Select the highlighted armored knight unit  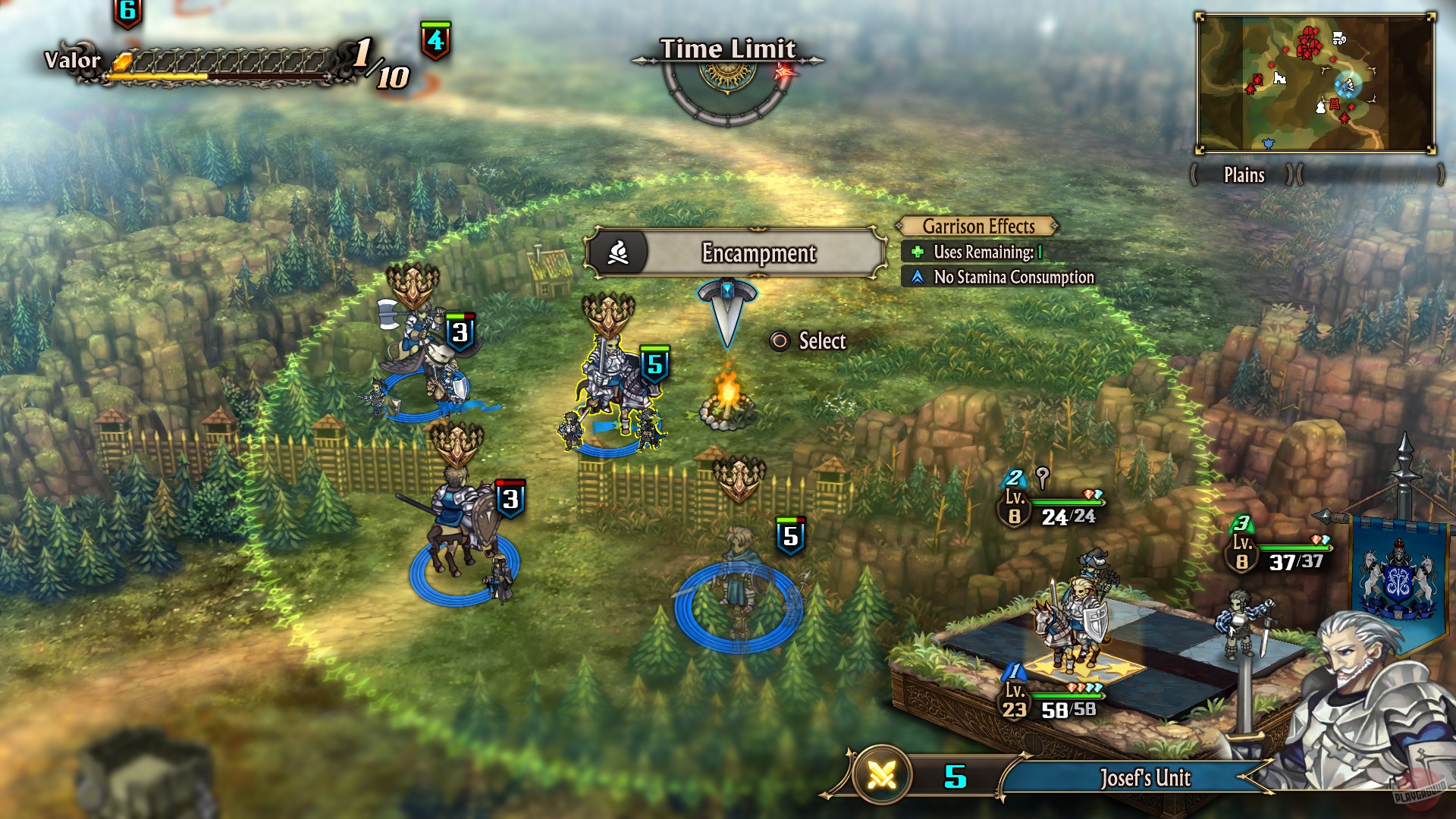coord(613,387)
